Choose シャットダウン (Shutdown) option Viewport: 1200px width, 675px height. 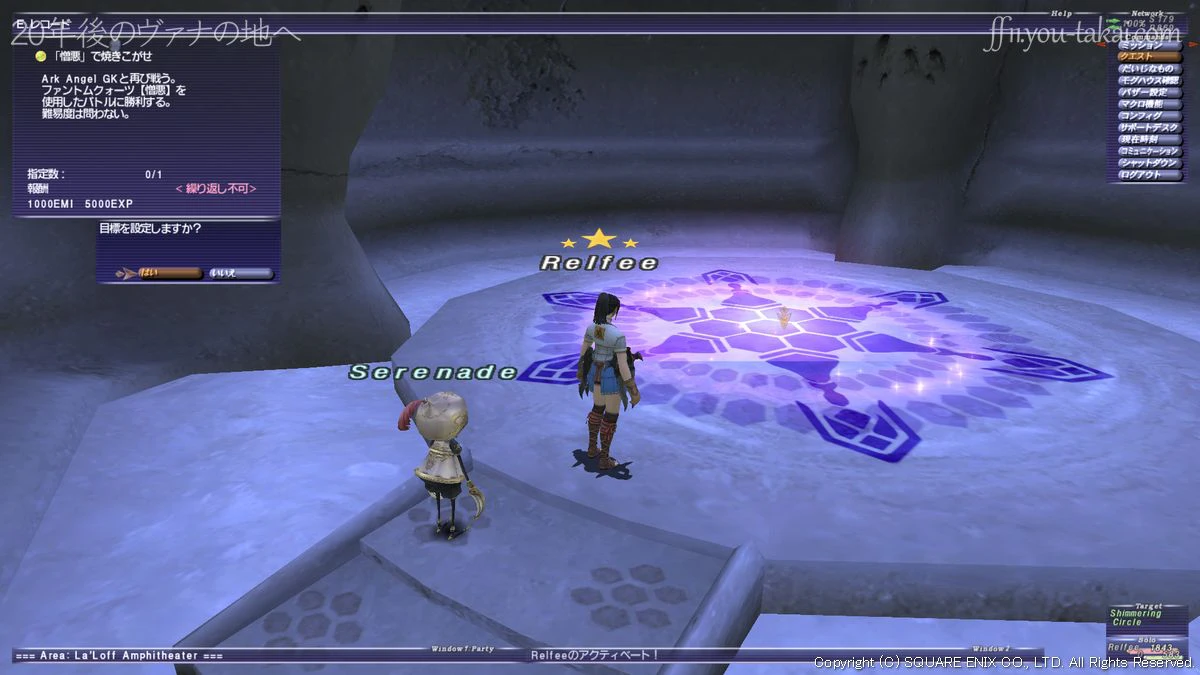coord(1149,164)
